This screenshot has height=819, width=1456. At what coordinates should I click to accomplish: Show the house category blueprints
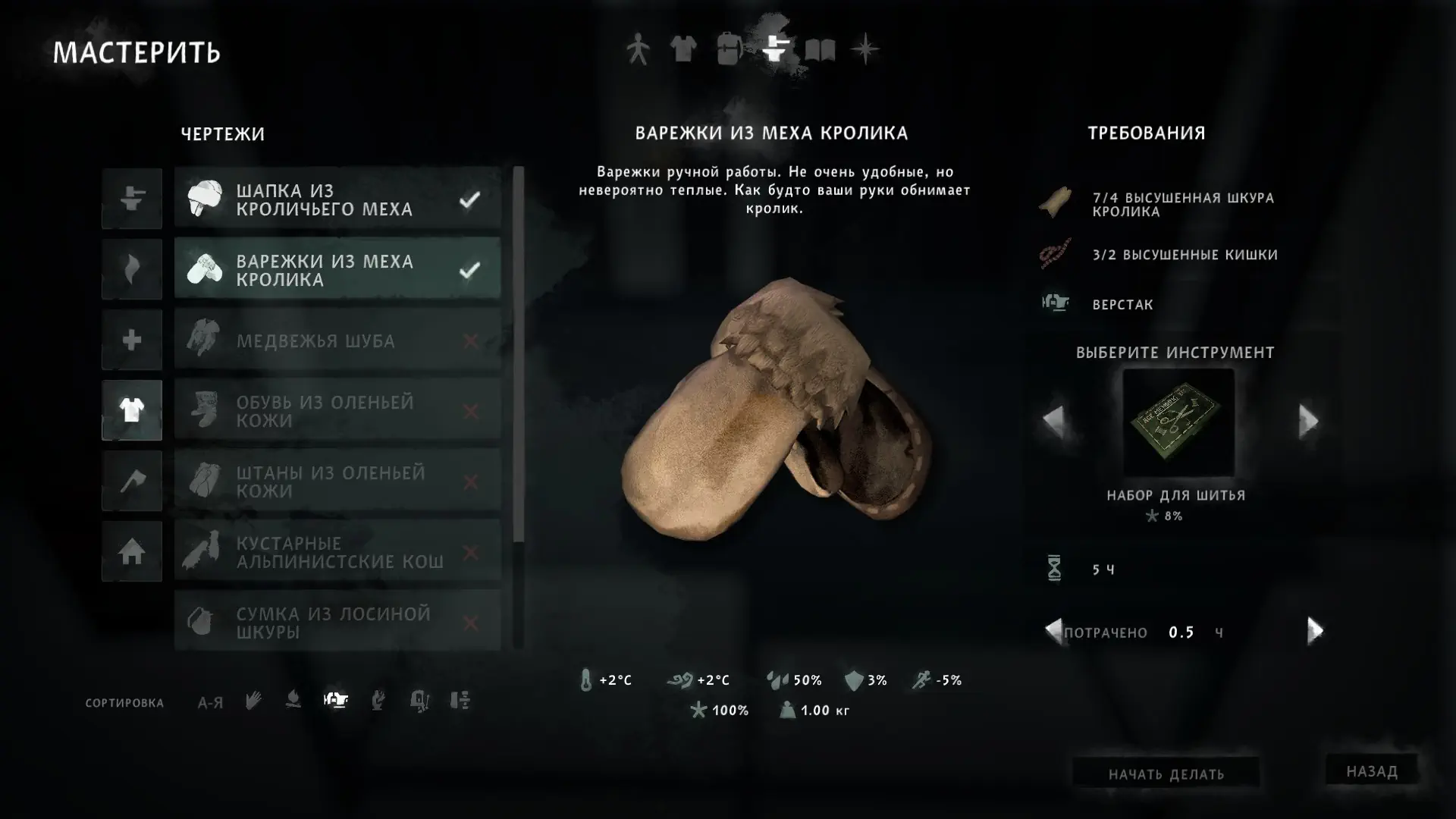(x=132, y=551)
